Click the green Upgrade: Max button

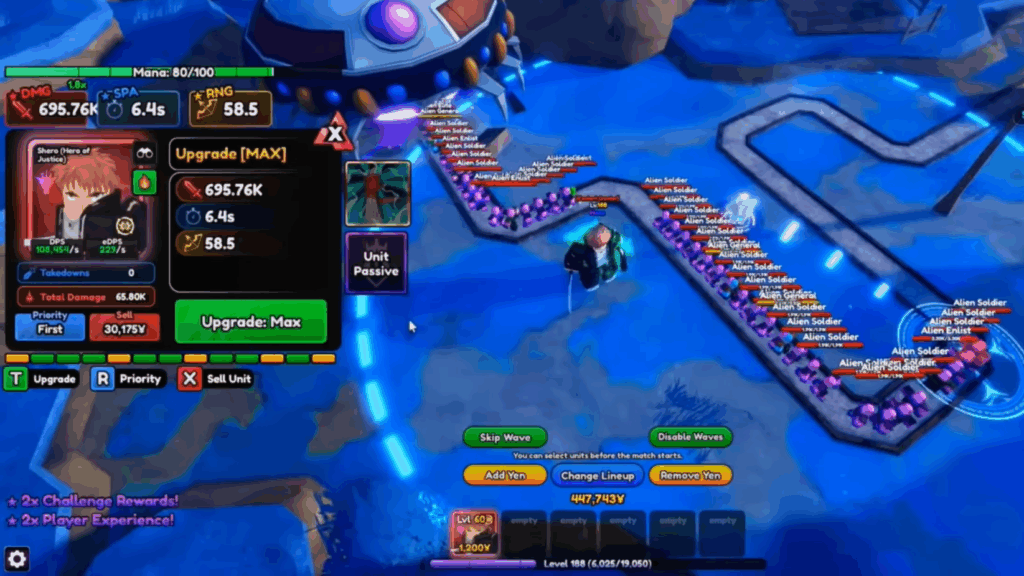[x=251, y=322]
